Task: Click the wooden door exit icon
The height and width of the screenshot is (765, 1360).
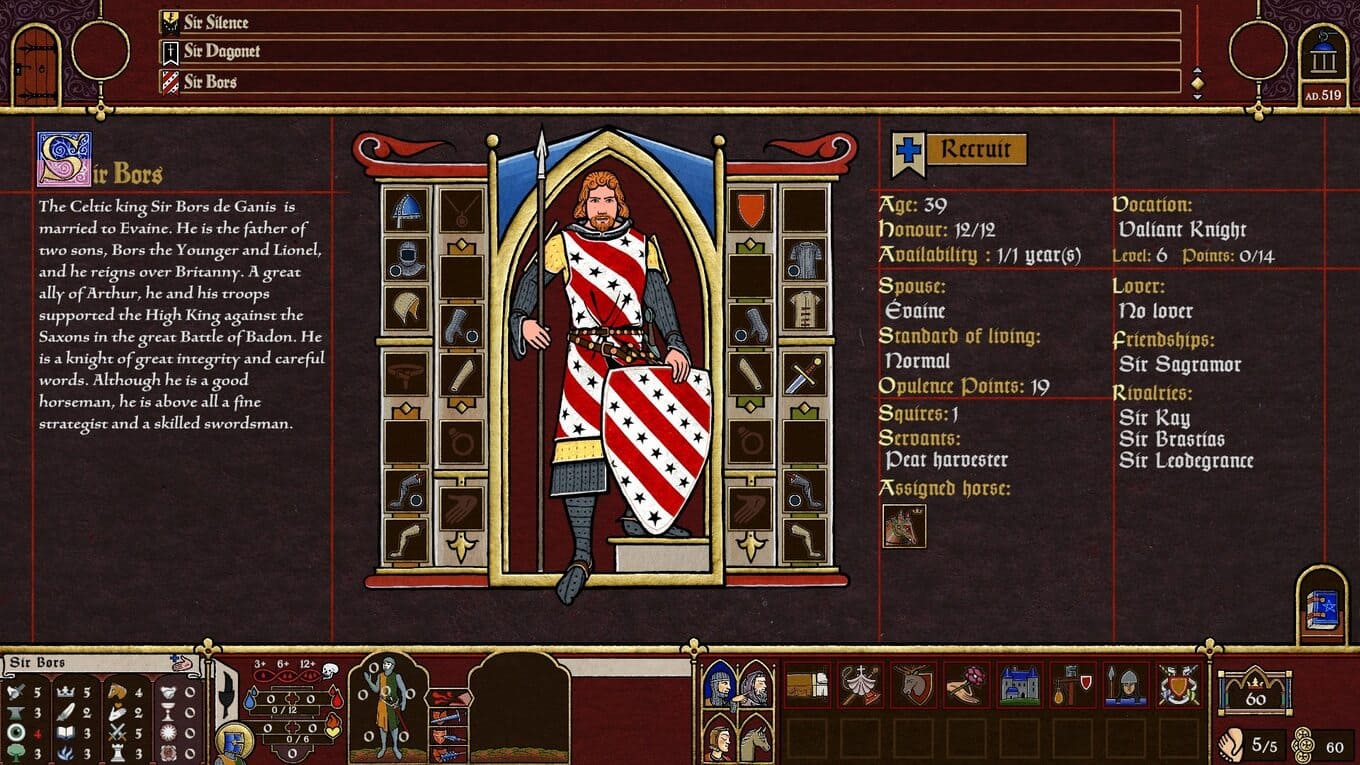Action: [x=36, y=66]
